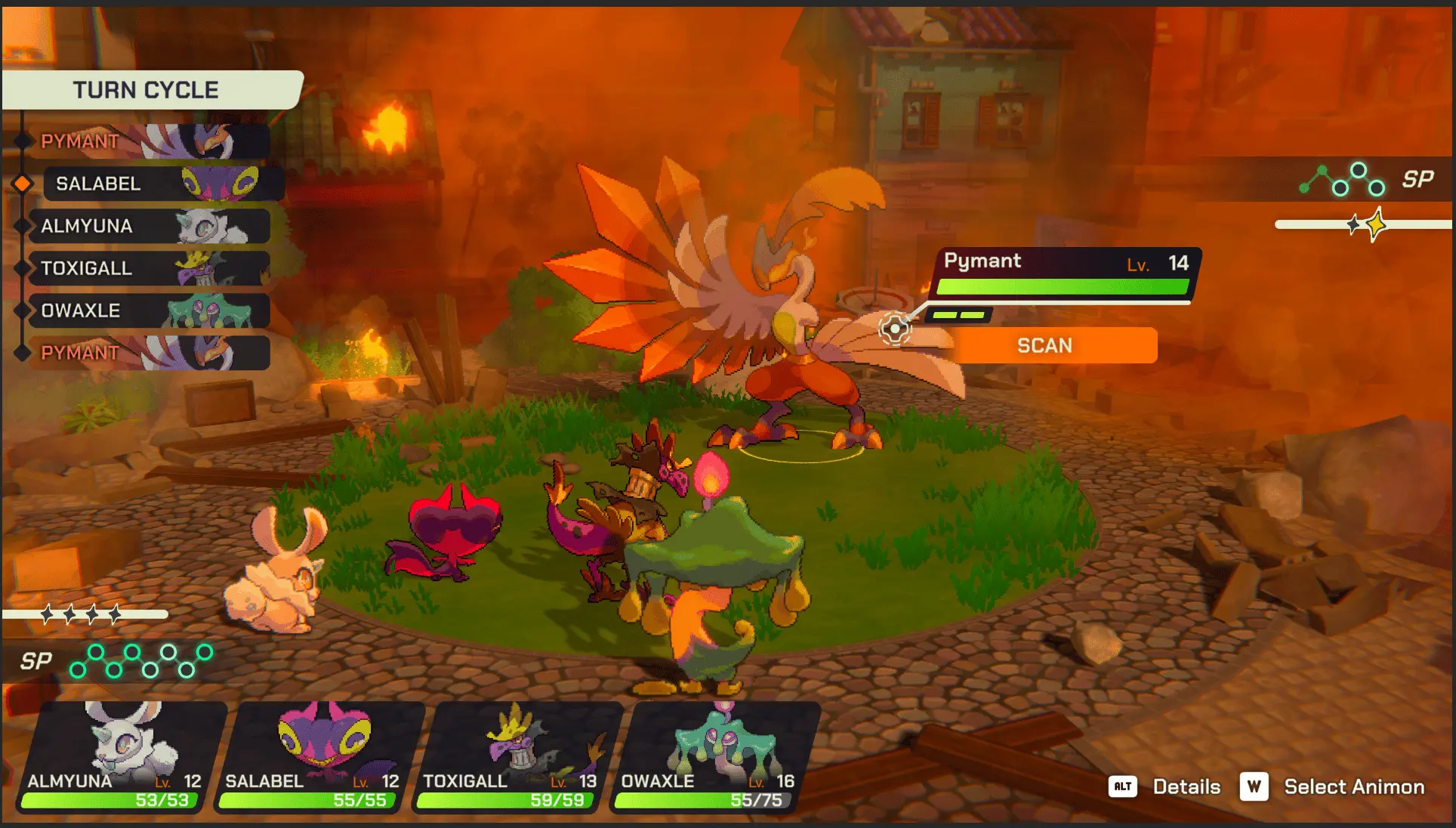1456x828 pixels.
Task: Click the TURN CYCLE header
Action: pyautogui.click(x=147, y=90)
